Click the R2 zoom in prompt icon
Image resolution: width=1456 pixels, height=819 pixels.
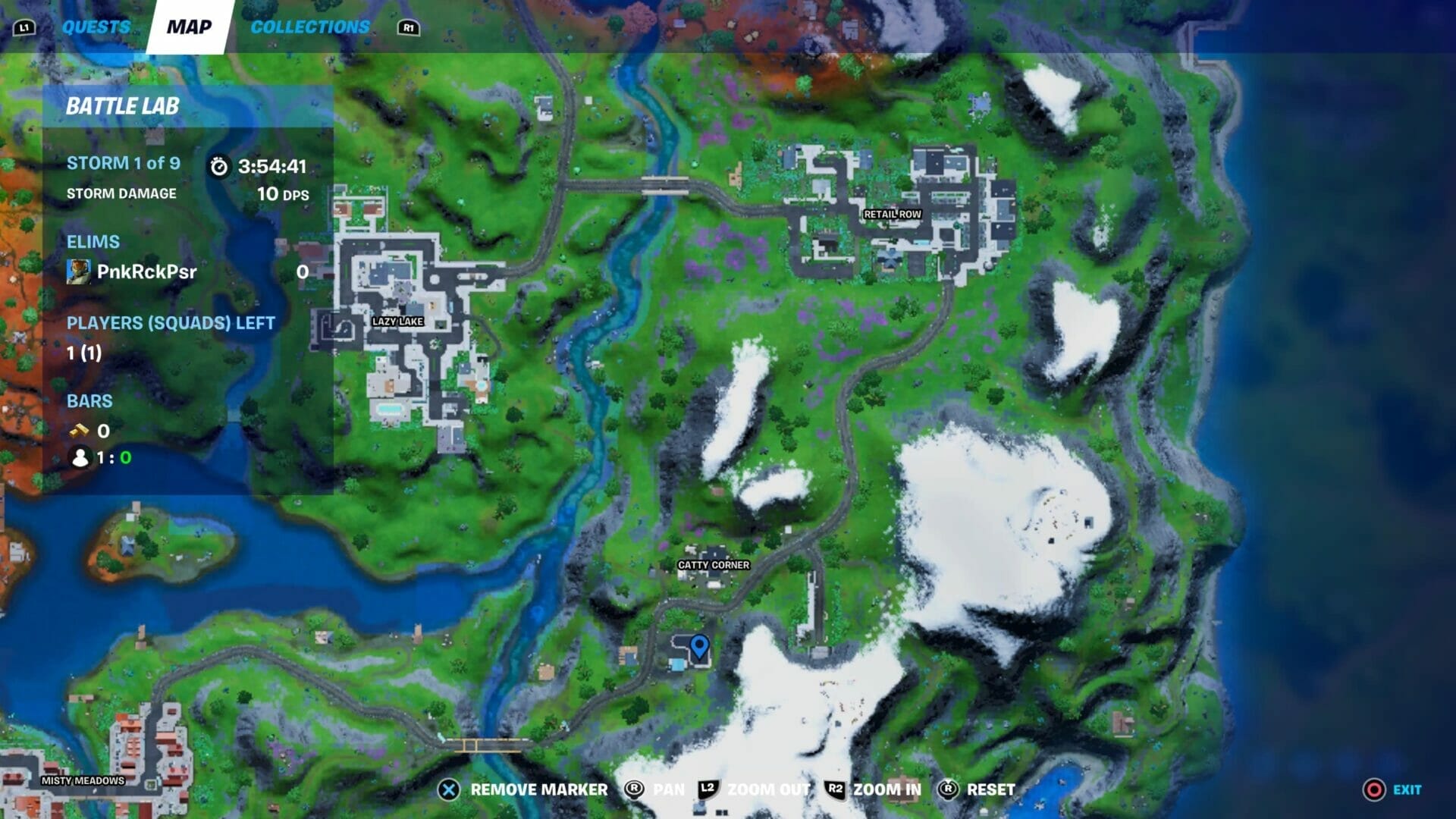837,789
